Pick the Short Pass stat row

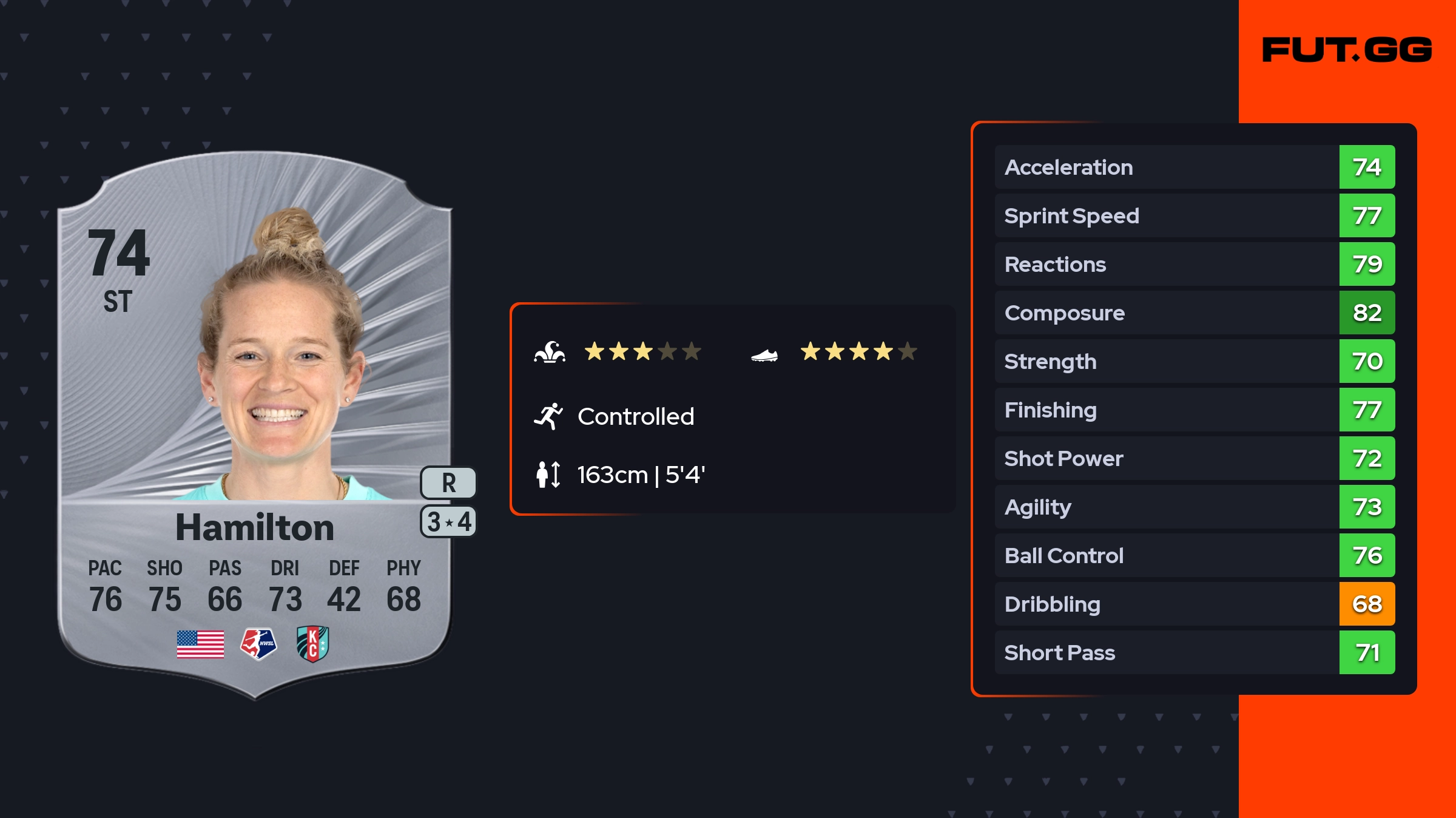pos(1194,652)
